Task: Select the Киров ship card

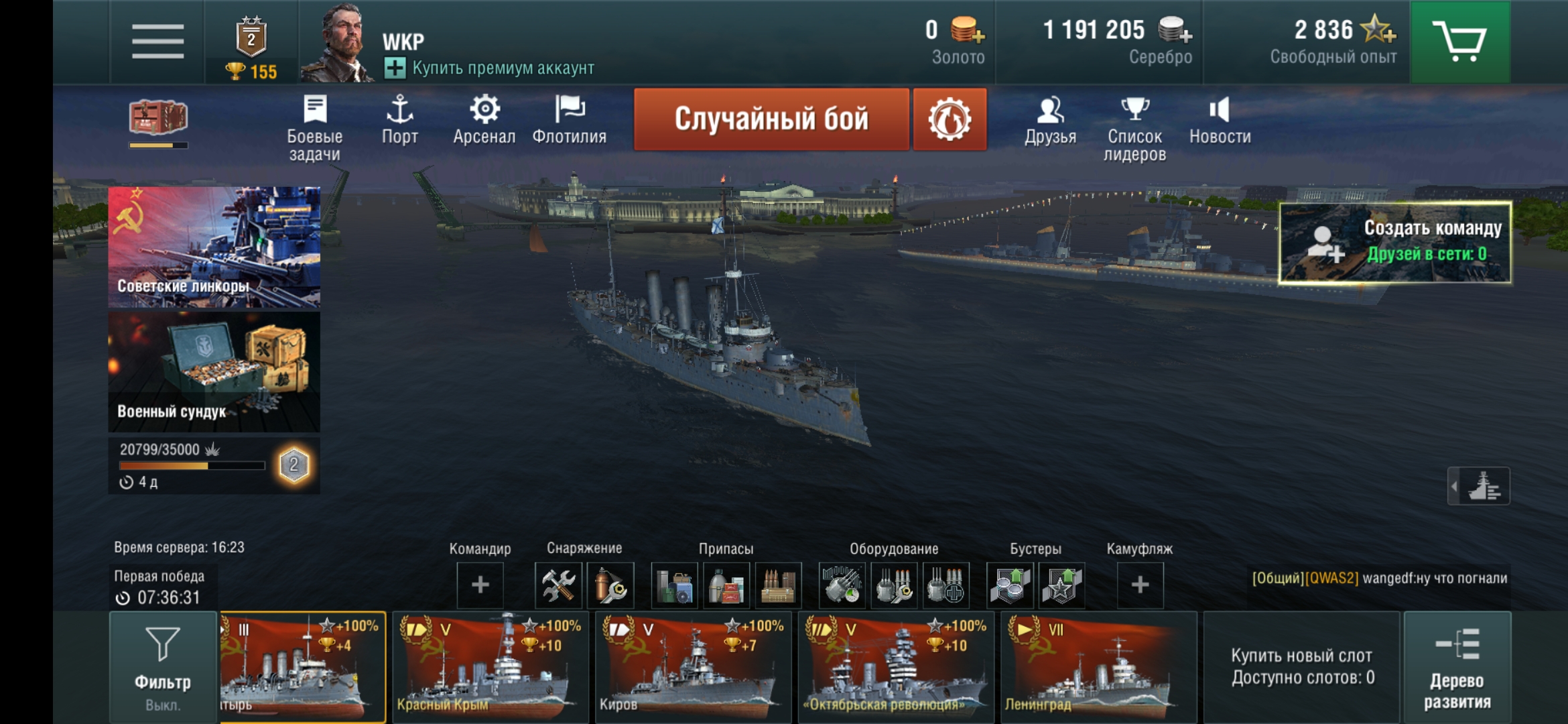Action: [693, 666]
